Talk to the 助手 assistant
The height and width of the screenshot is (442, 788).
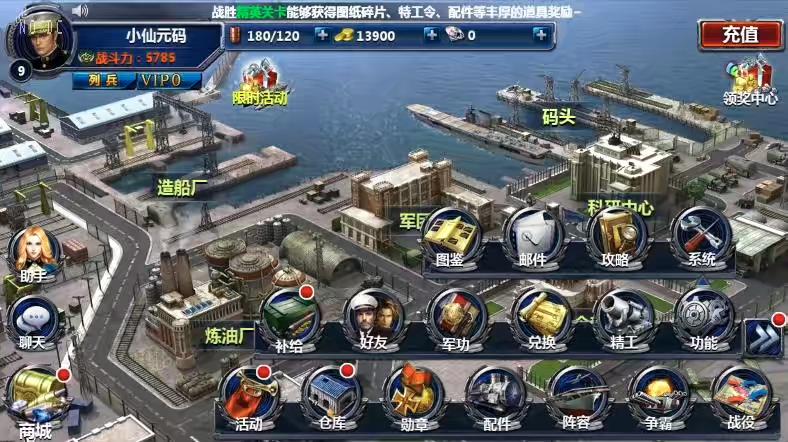pos(33,255)
